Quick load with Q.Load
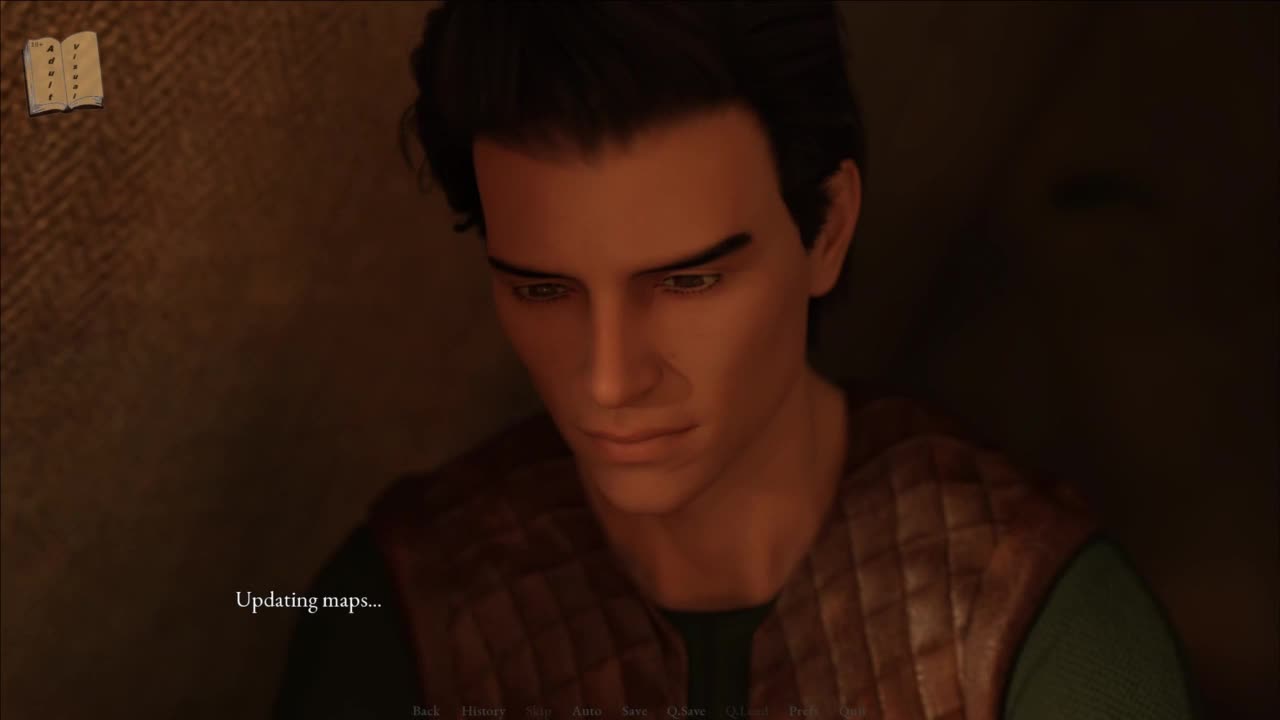The image size is (1280, 720). pos(747,711)
